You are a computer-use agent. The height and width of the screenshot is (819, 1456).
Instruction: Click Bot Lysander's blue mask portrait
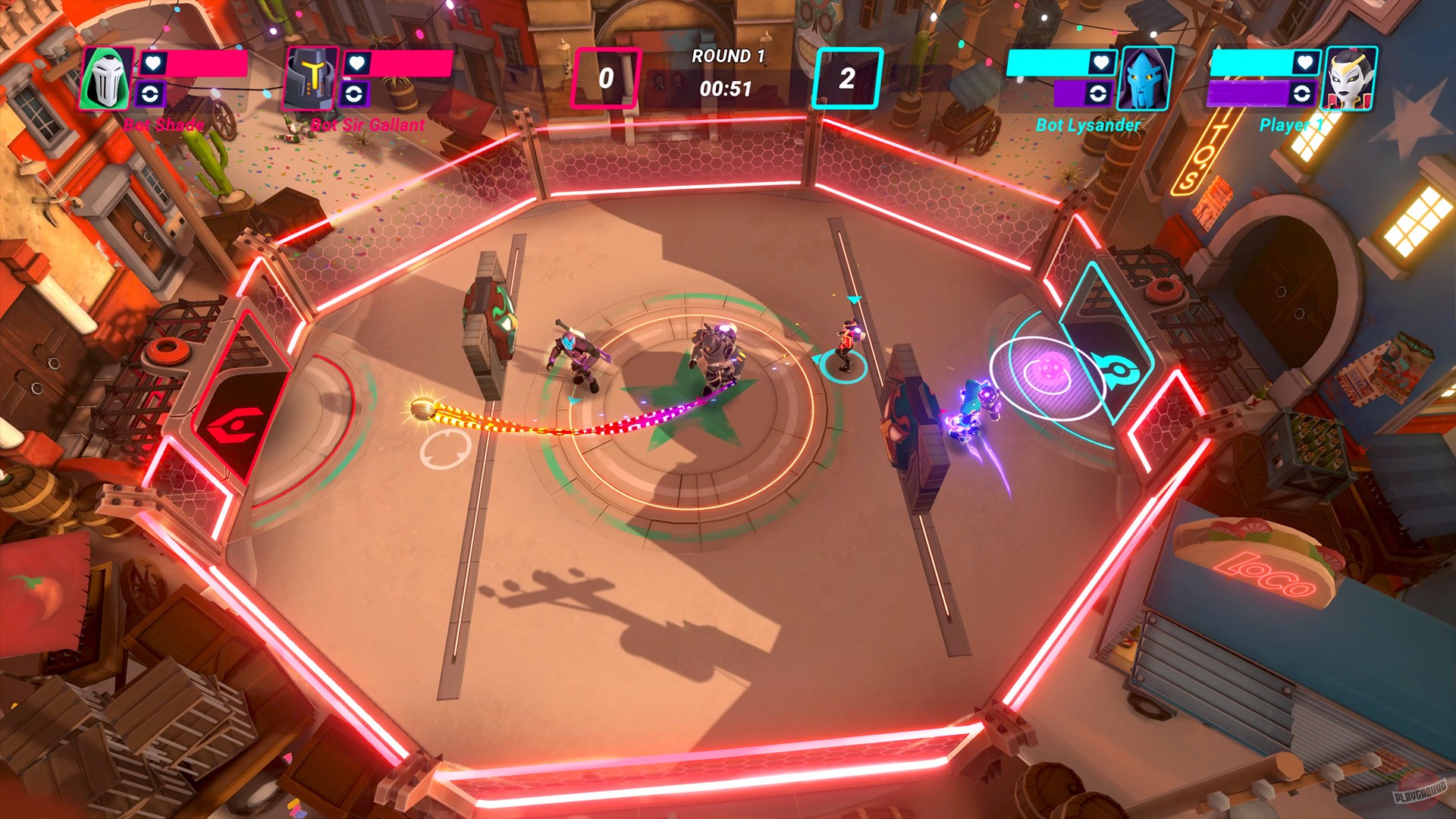[x=1147, y=78]
